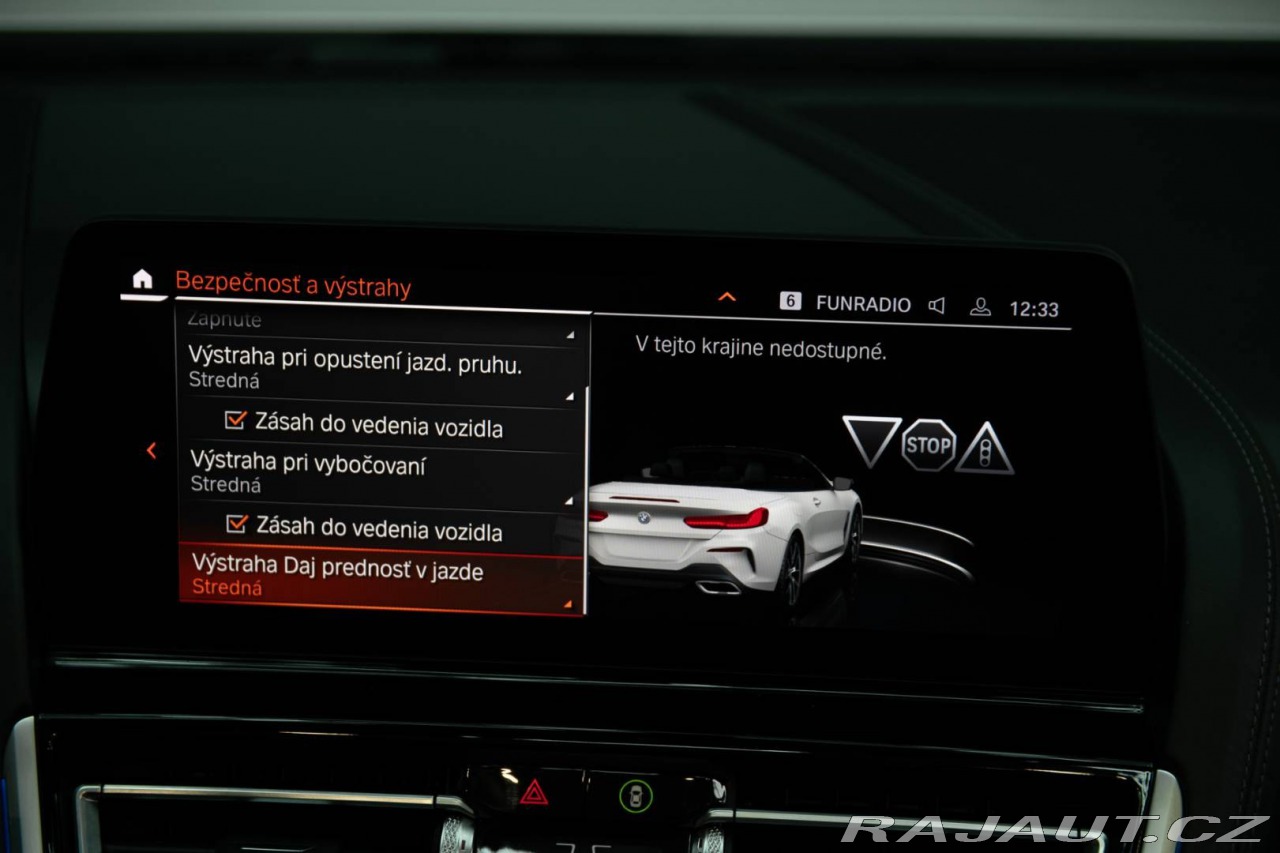The width and height of the screenshot is (1280, 853).
Task: Open the FUNRADIO station shortcut
Action: tap(847, 303)
